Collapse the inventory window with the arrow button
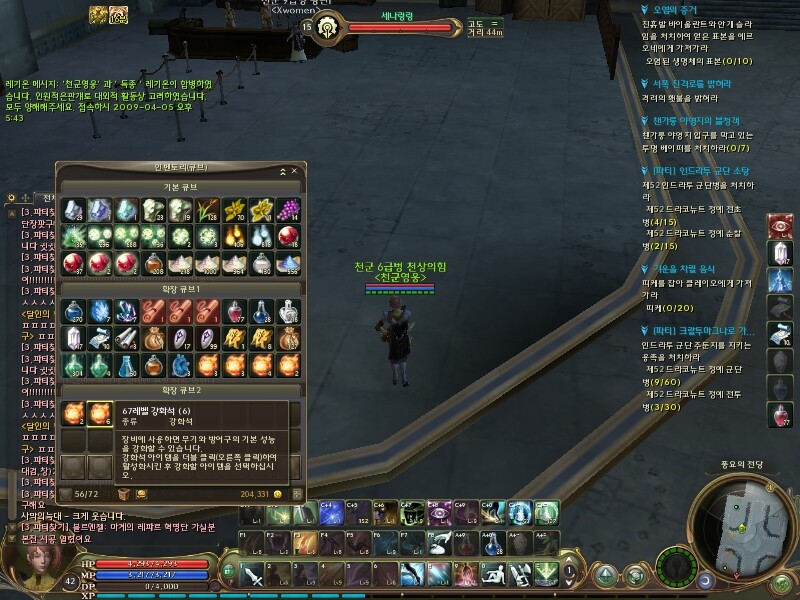 coord(281,172)
